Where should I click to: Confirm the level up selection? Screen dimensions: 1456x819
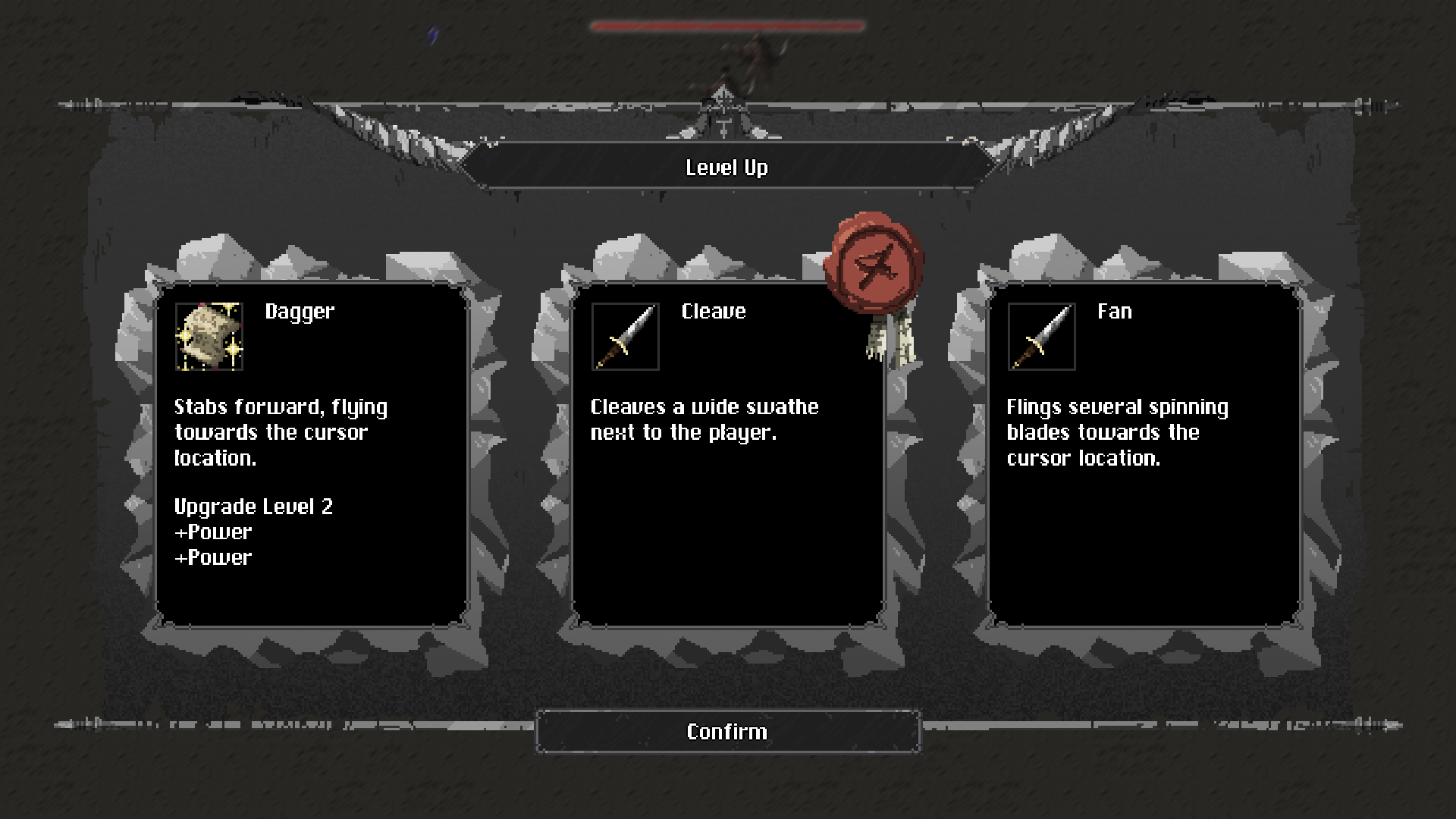(x=727, y=732)
